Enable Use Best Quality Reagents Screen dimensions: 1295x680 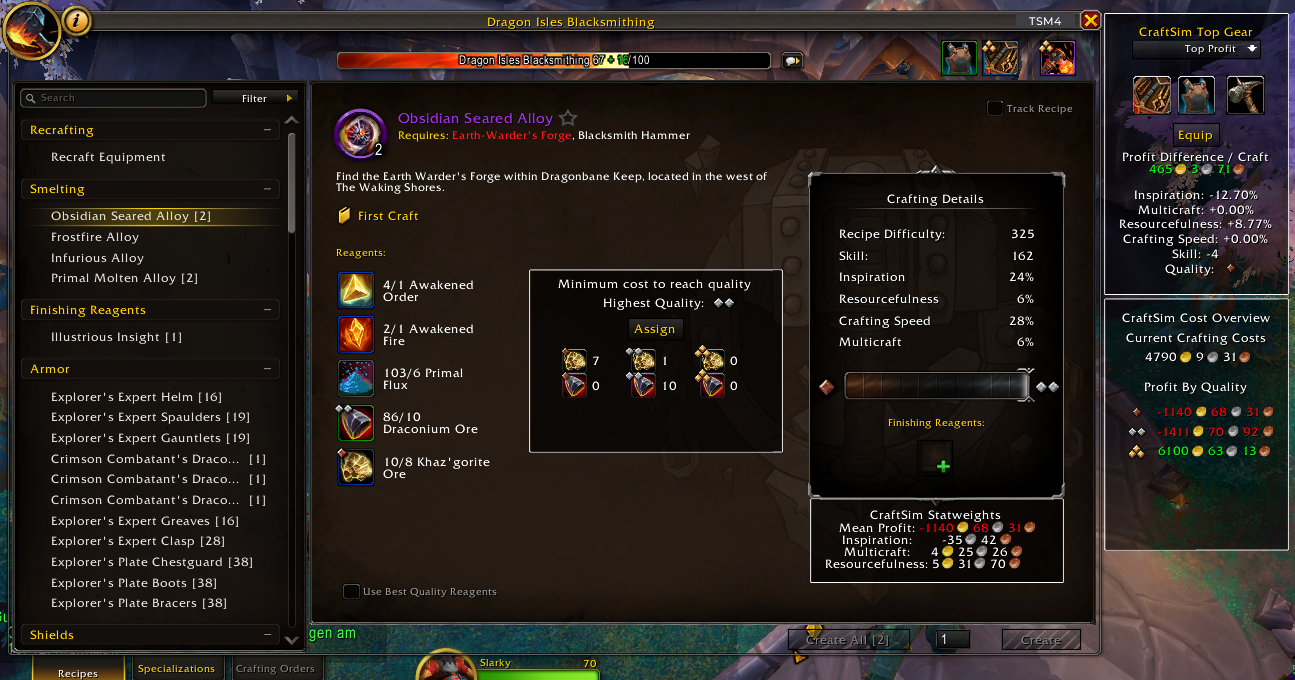(x=351, y=591)
